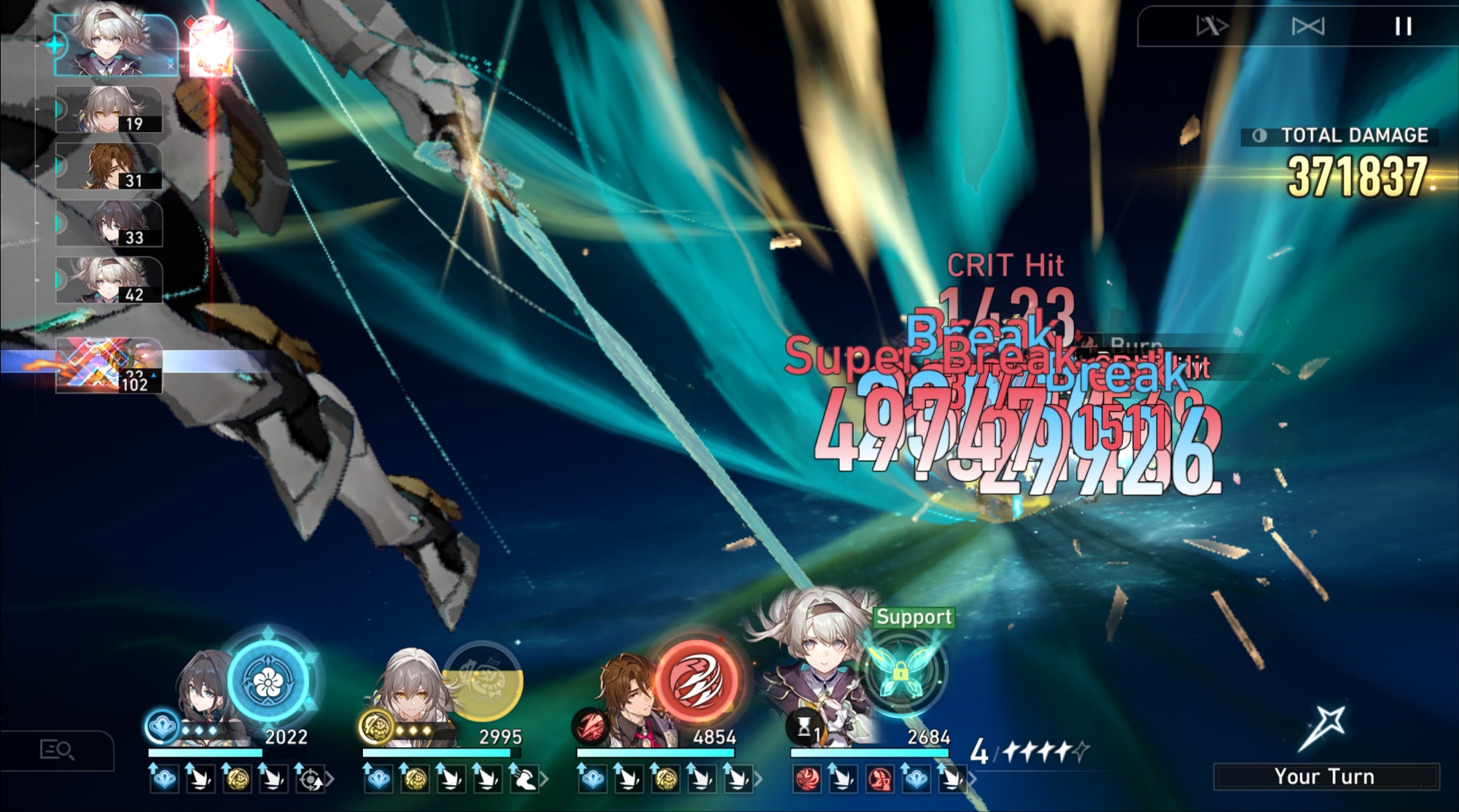Click the Total Damage 371837 counter
The image size is (1459, 812).
pyautogui.click(x=1356, y=173)
